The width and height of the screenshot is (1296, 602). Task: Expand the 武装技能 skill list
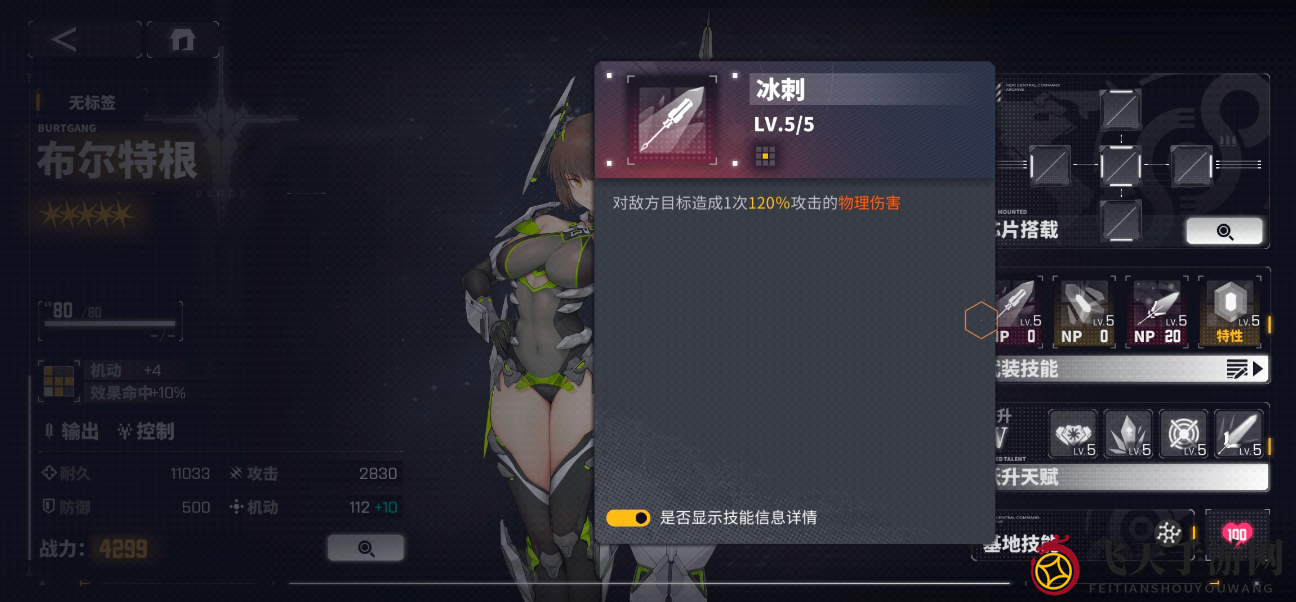point(1246,369)
